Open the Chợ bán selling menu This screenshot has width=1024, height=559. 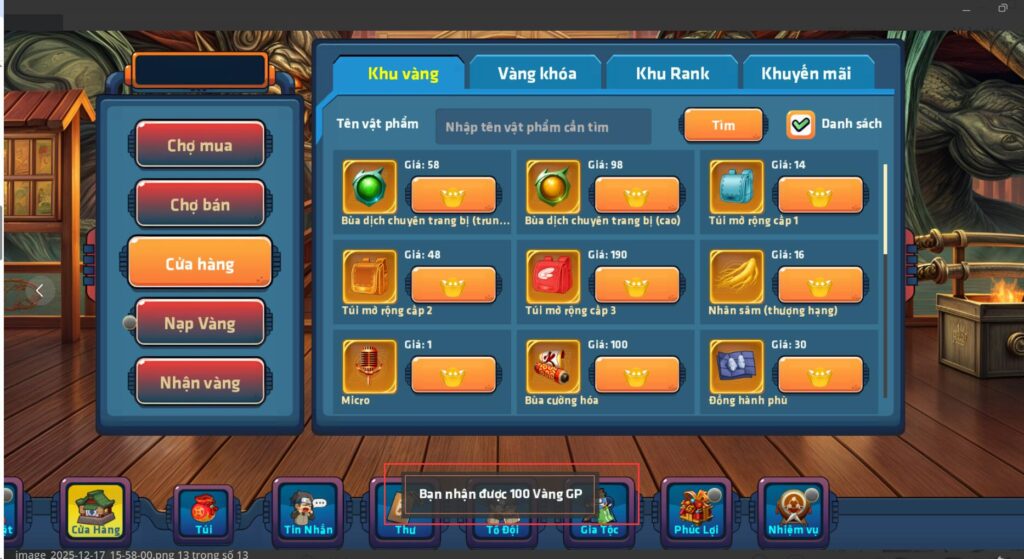click(x=200, y=204)
